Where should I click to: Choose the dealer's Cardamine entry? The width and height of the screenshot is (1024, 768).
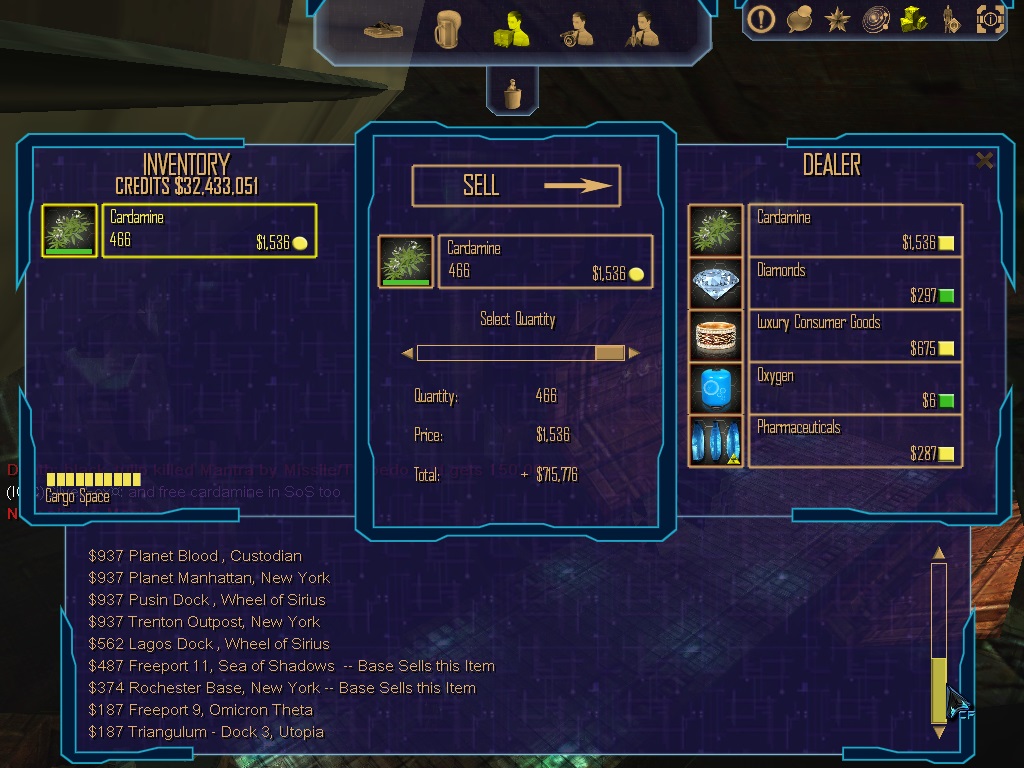click(x=855, y=230)
